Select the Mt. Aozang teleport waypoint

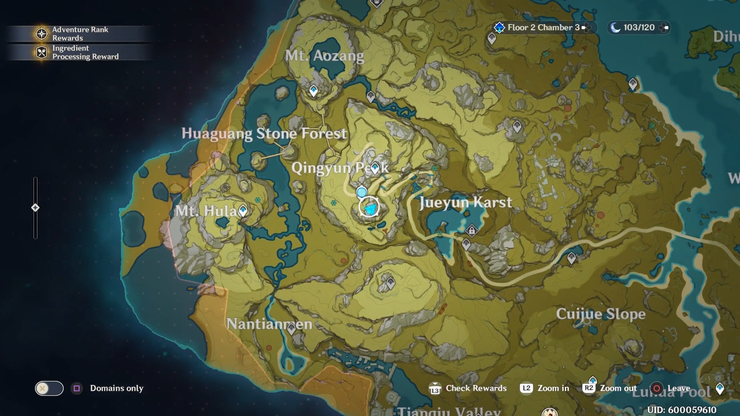pos(313,90)
